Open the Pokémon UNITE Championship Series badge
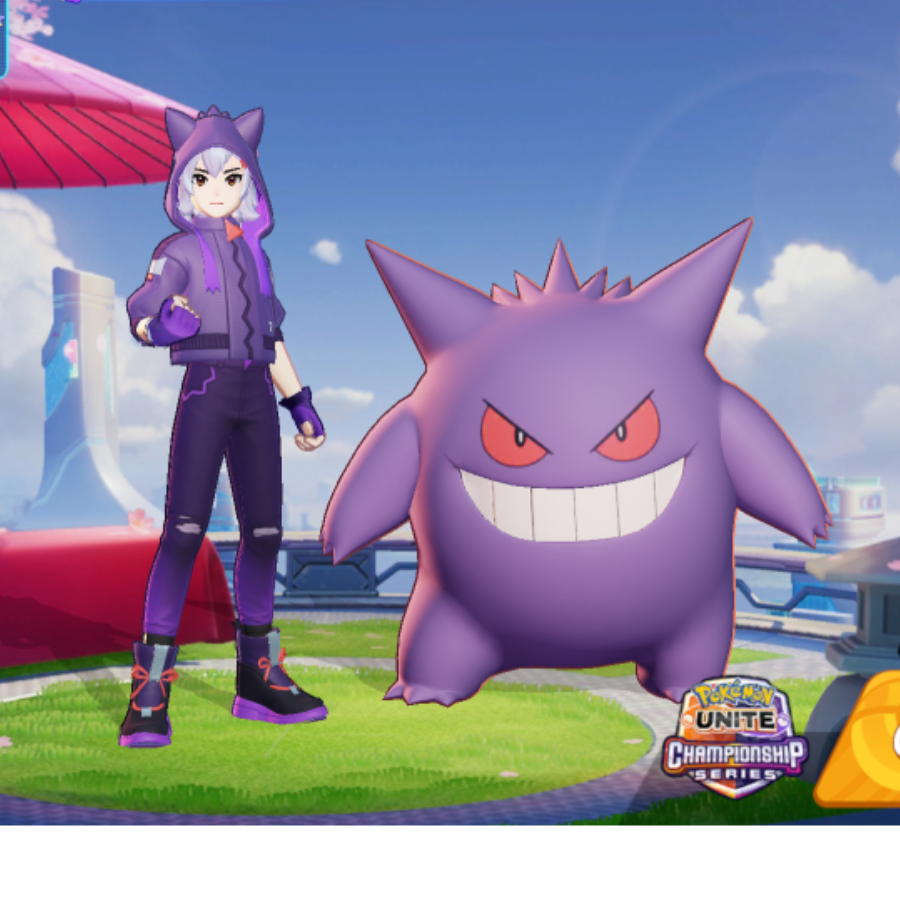The image size is (900, 900). pyautogui.click(x=735, y=737)
